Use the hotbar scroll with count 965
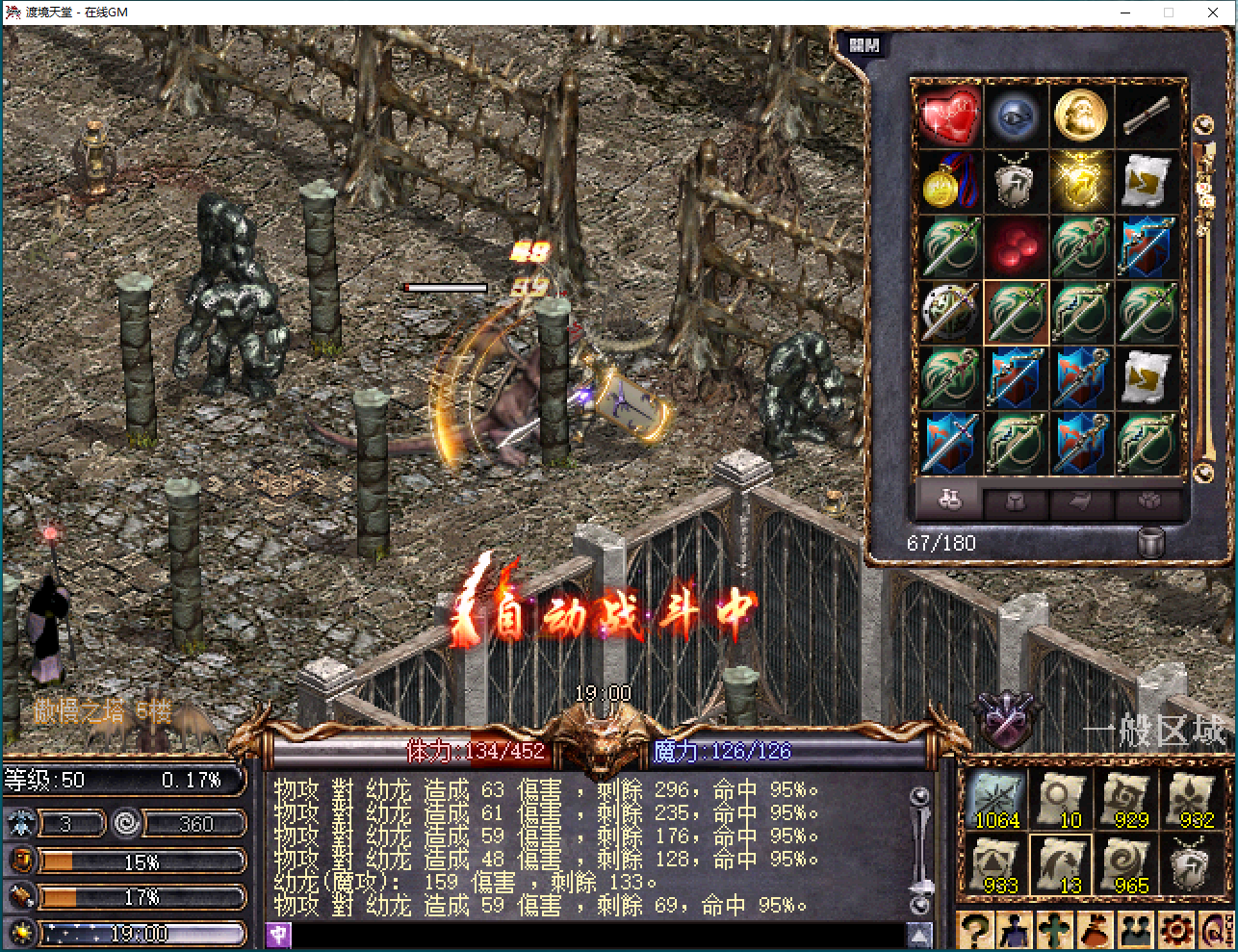This screenshot has width=1238, height=952. tap(1130, 864)
